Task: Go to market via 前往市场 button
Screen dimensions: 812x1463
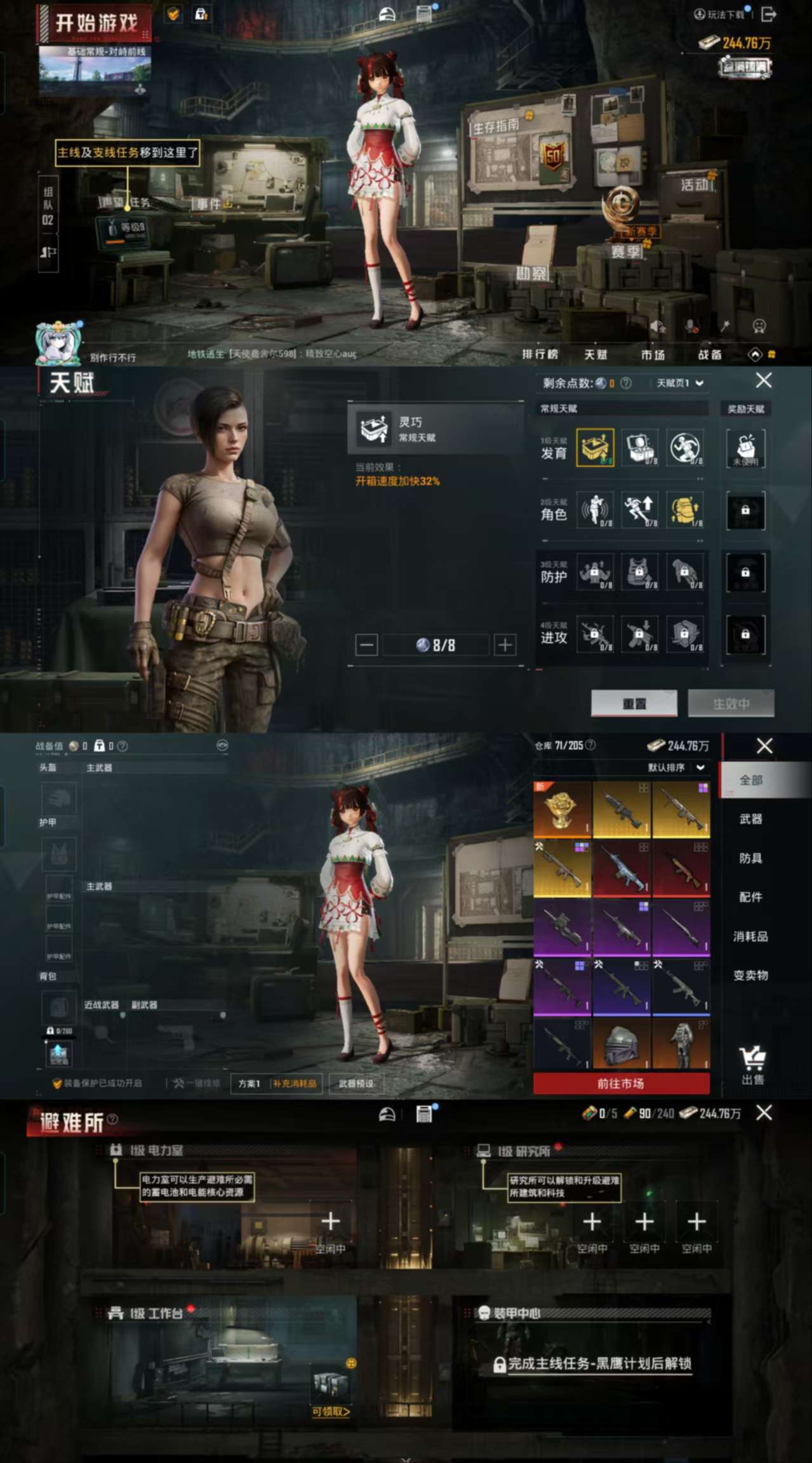Action: [621, 1084]
